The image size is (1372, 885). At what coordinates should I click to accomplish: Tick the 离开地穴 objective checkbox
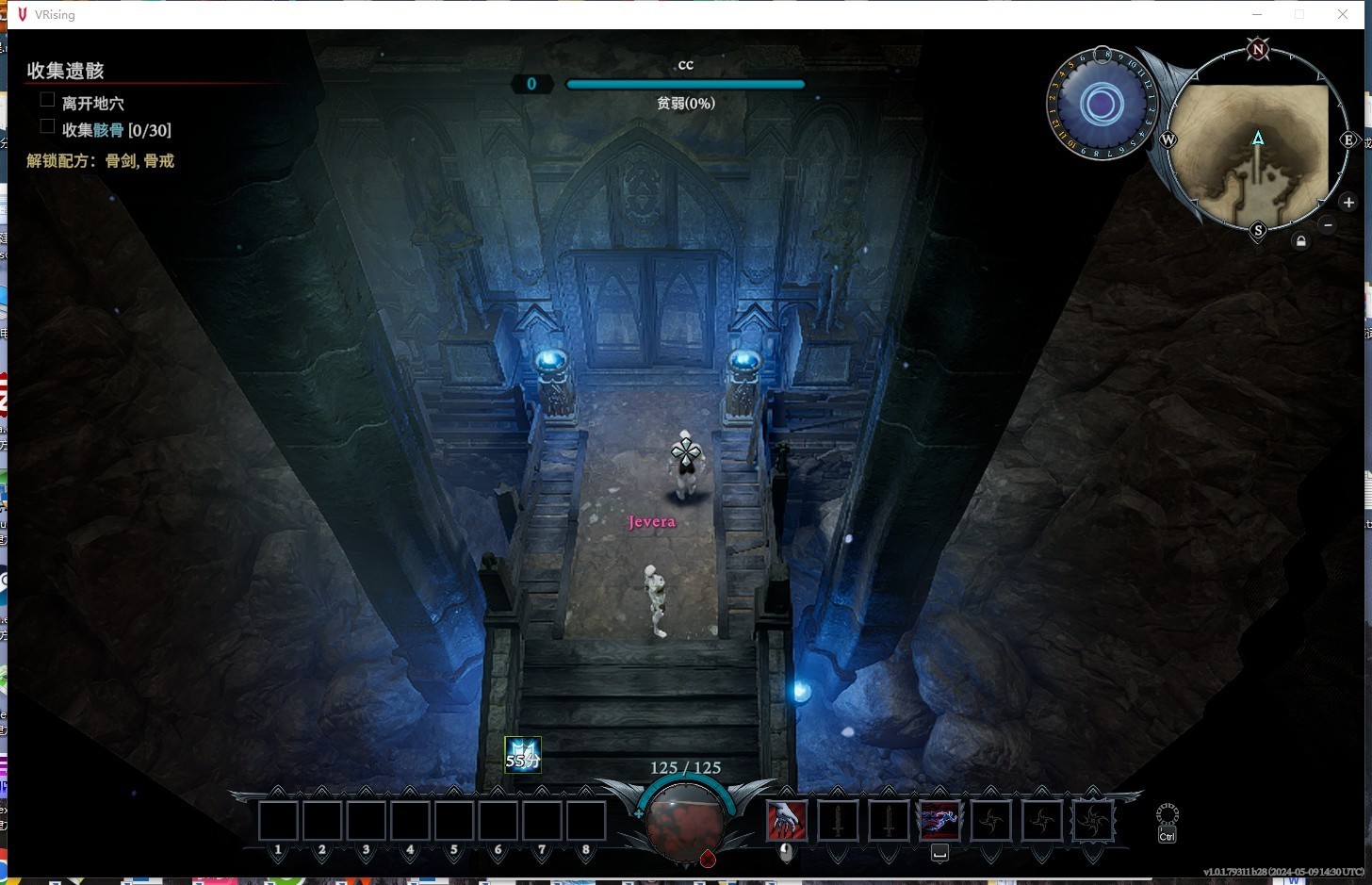tap(47, 100)
